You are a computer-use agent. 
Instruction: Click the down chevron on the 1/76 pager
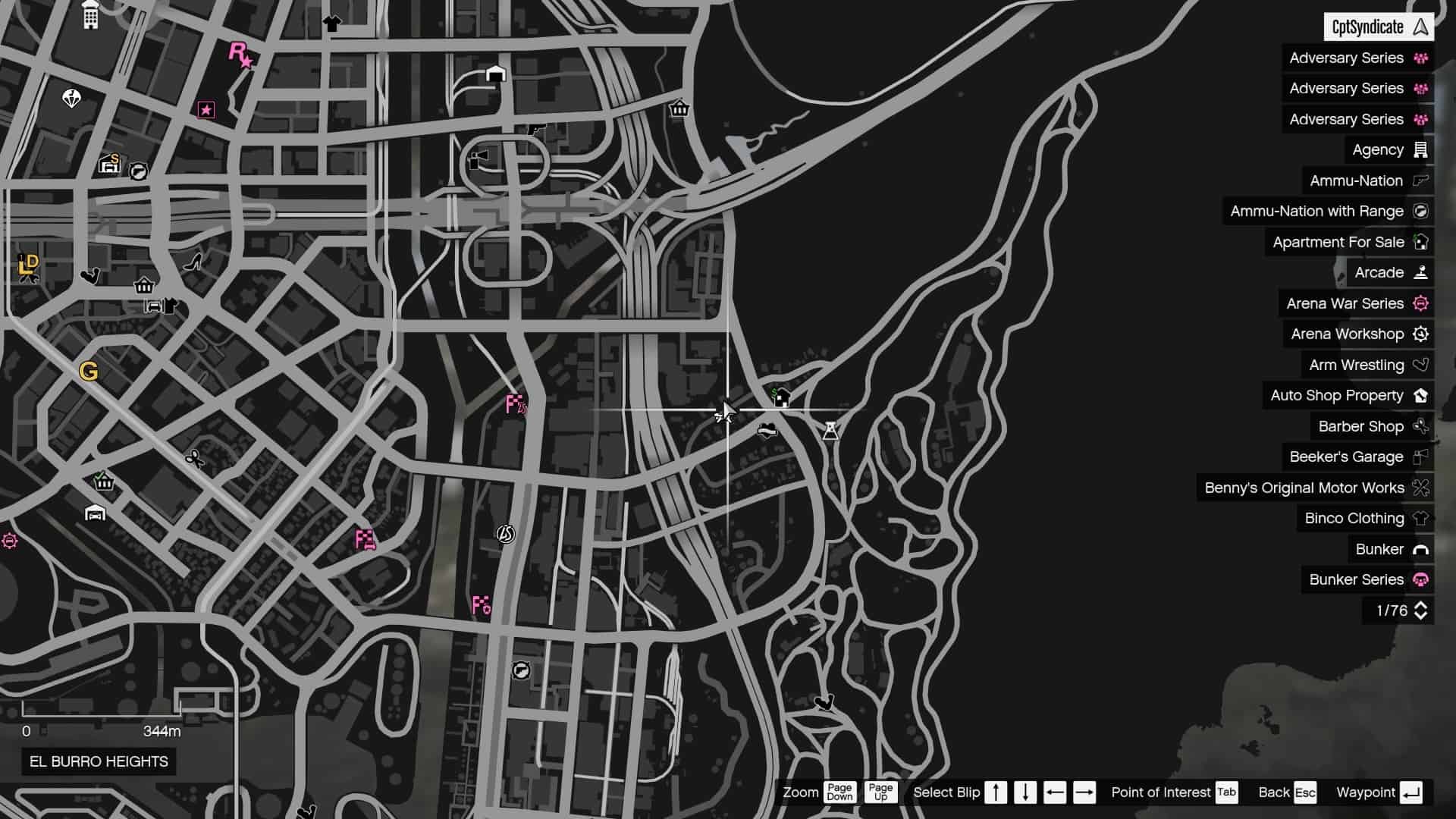click(1422, 617)
